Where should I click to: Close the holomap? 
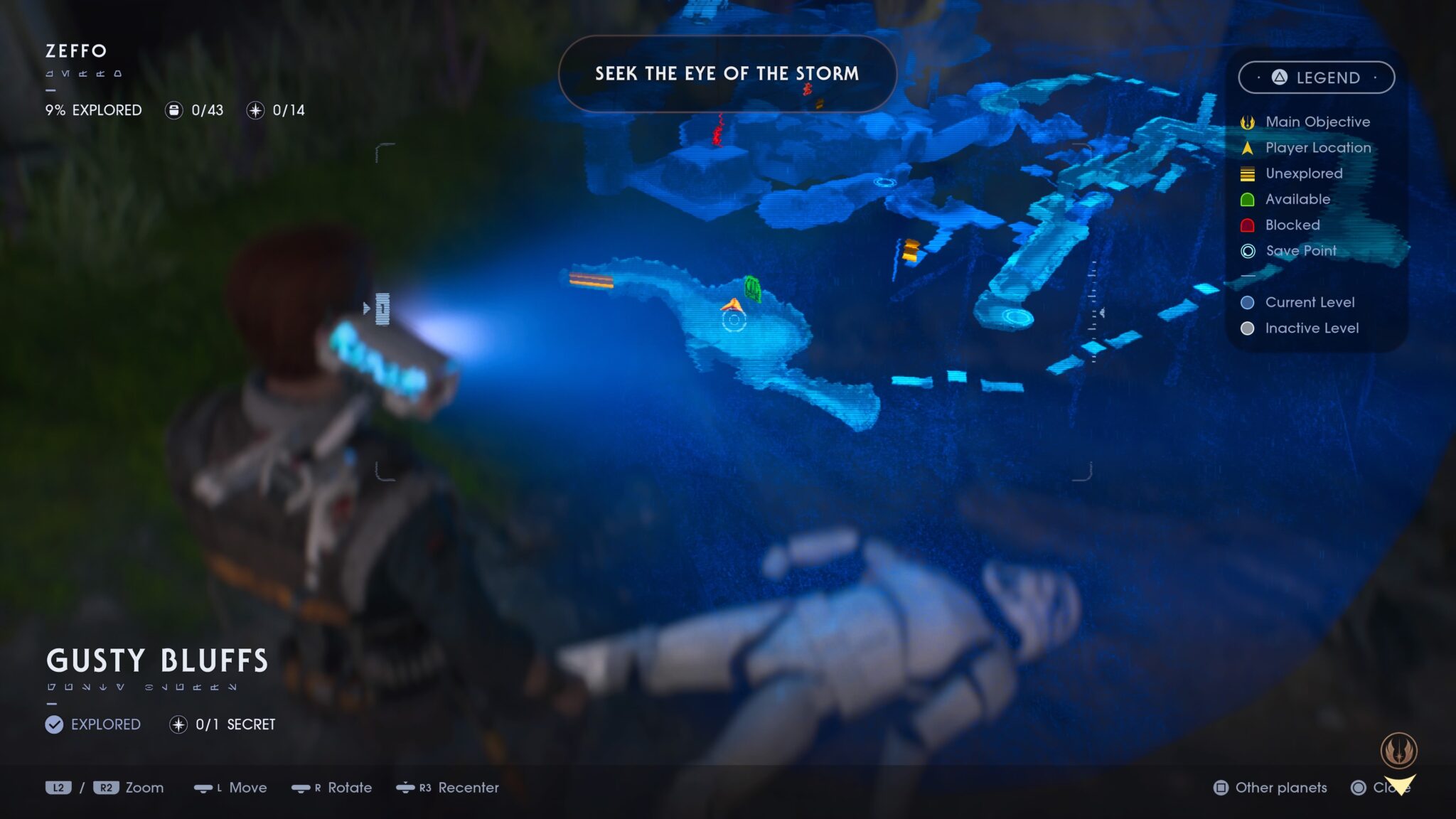[x=1388, y=788]
